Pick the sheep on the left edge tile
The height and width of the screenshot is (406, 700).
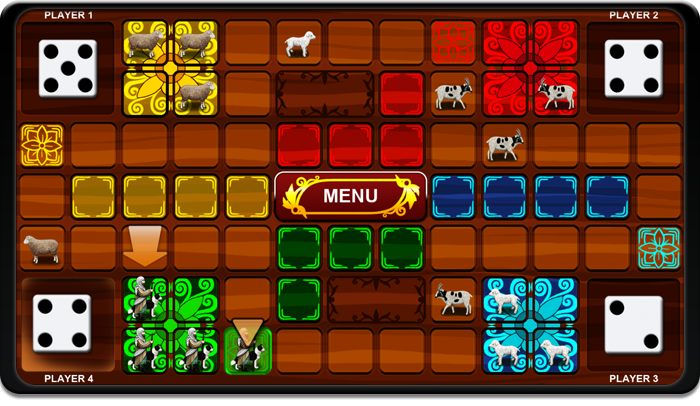click(42, 248)
